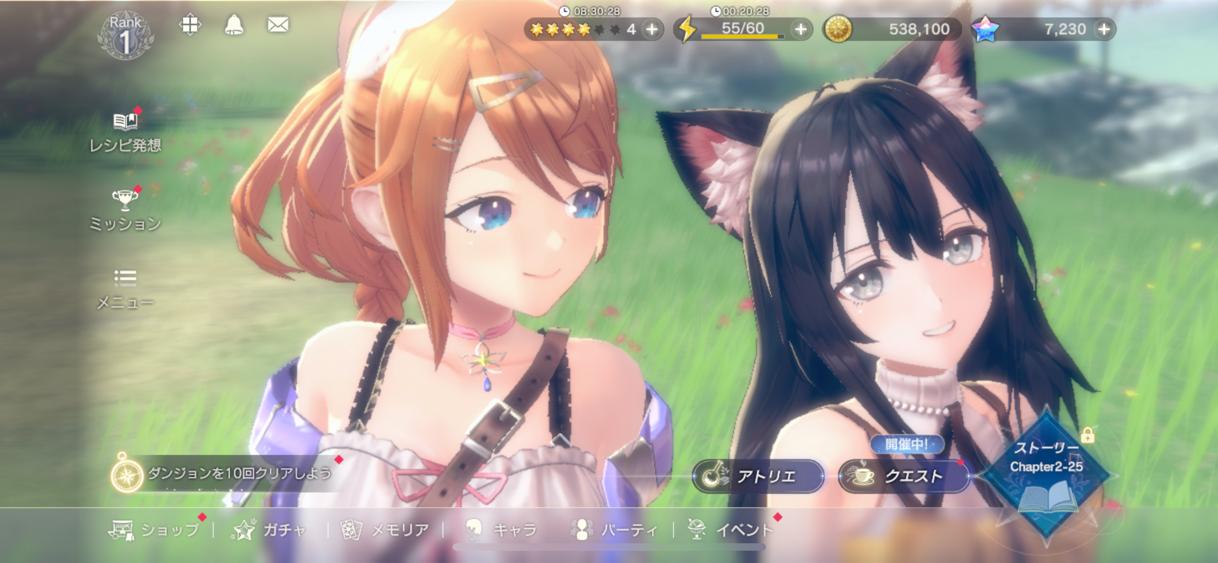Open the レシピ発想 recipe menu
Viewport: 1218px width, 563px height.
click(125, 131)
